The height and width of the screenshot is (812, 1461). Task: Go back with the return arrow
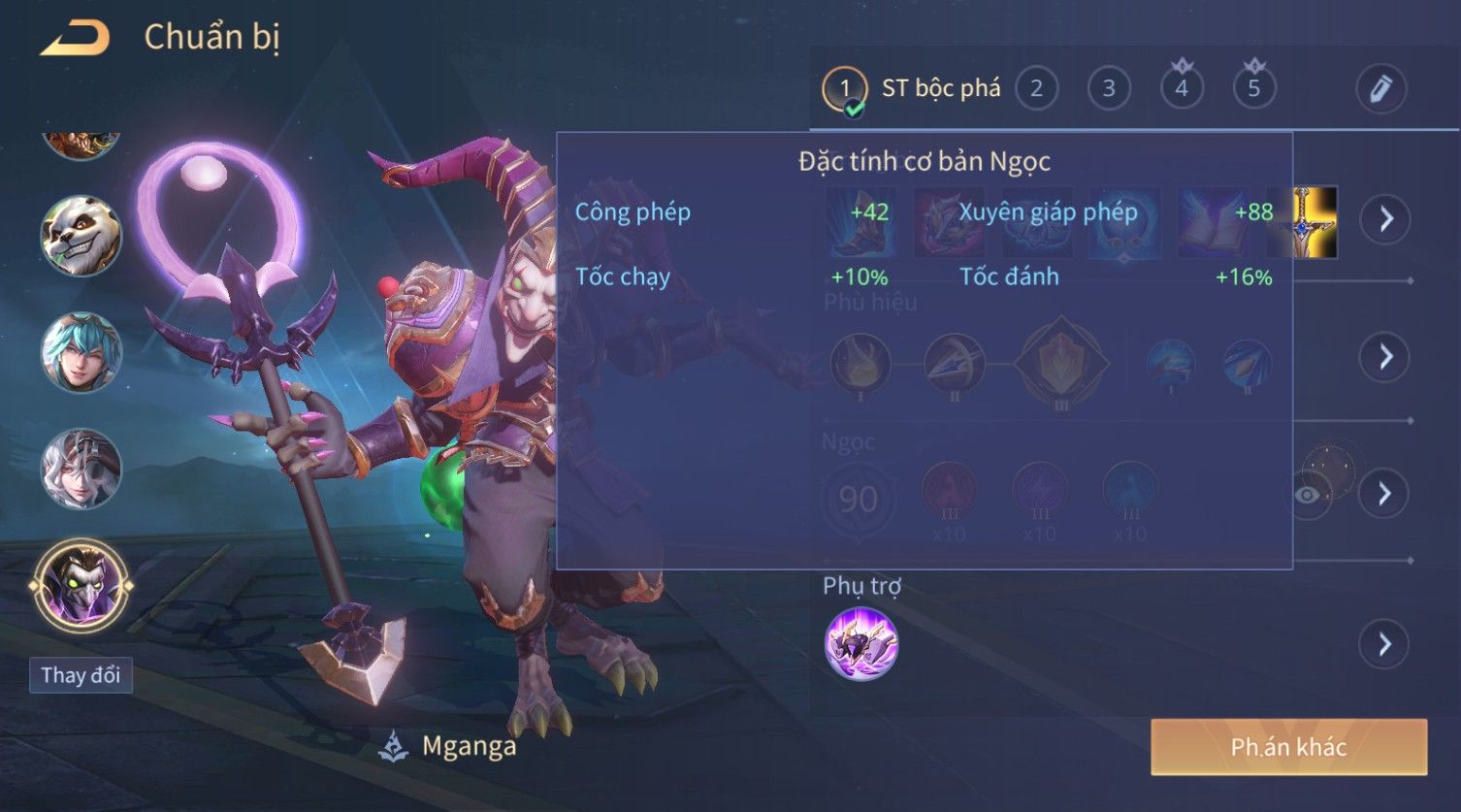point(74,38)
